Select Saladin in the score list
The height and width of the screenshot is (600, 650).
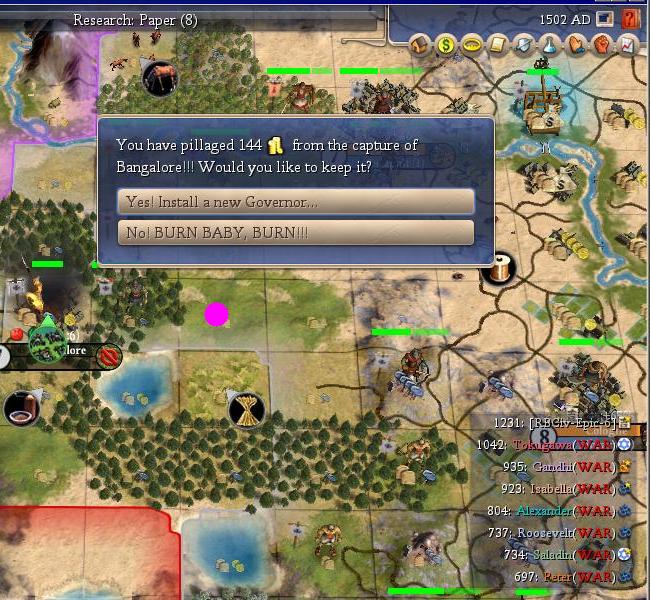(x=553, y=555)
